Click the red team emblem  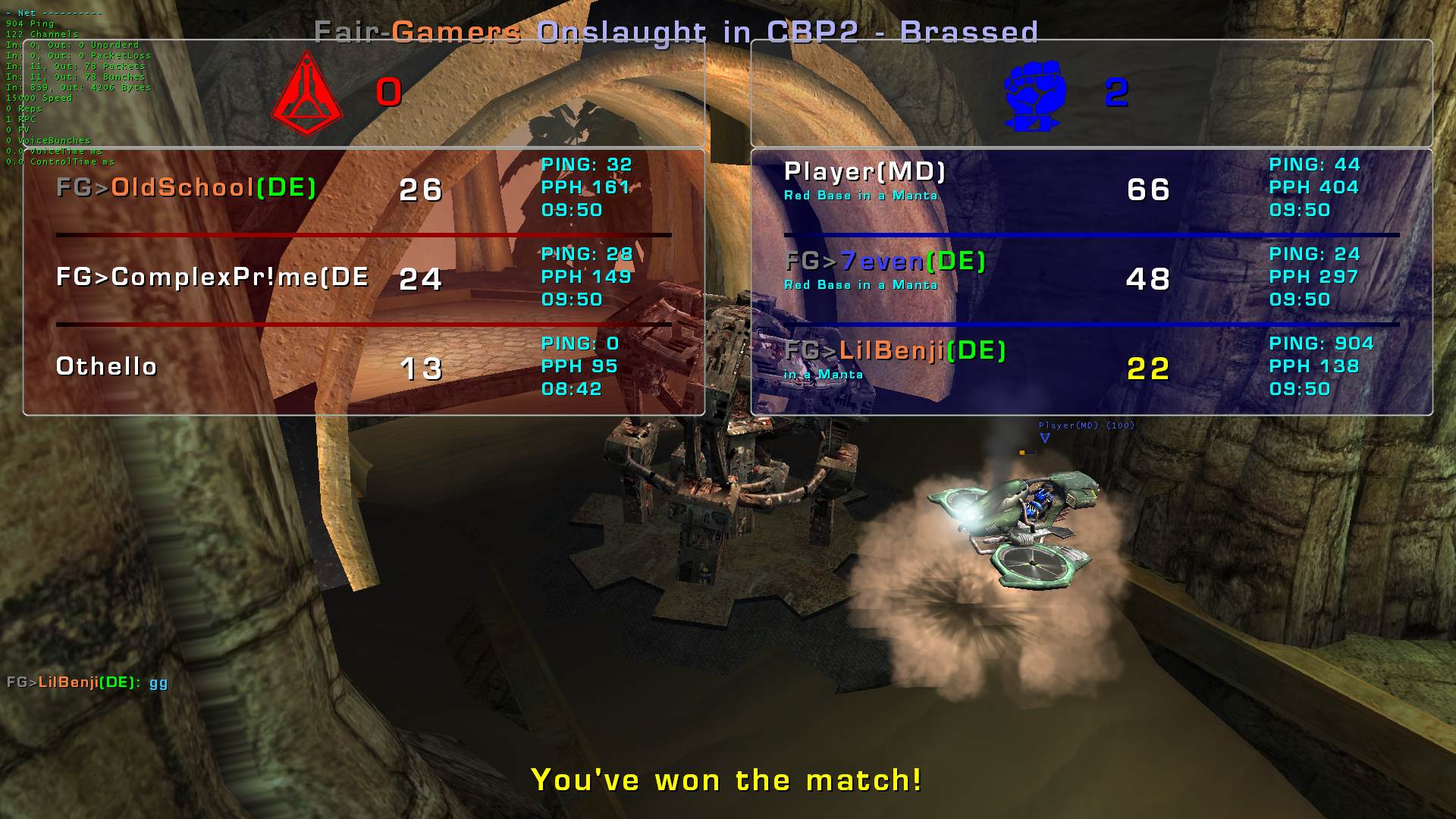click(307, 94)
